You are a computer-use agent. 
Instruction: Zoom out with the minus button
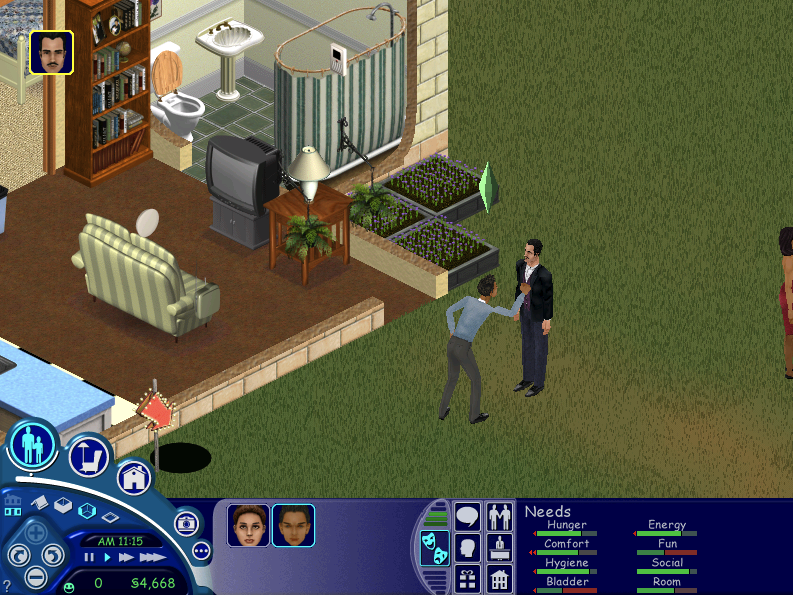point(35,577)
